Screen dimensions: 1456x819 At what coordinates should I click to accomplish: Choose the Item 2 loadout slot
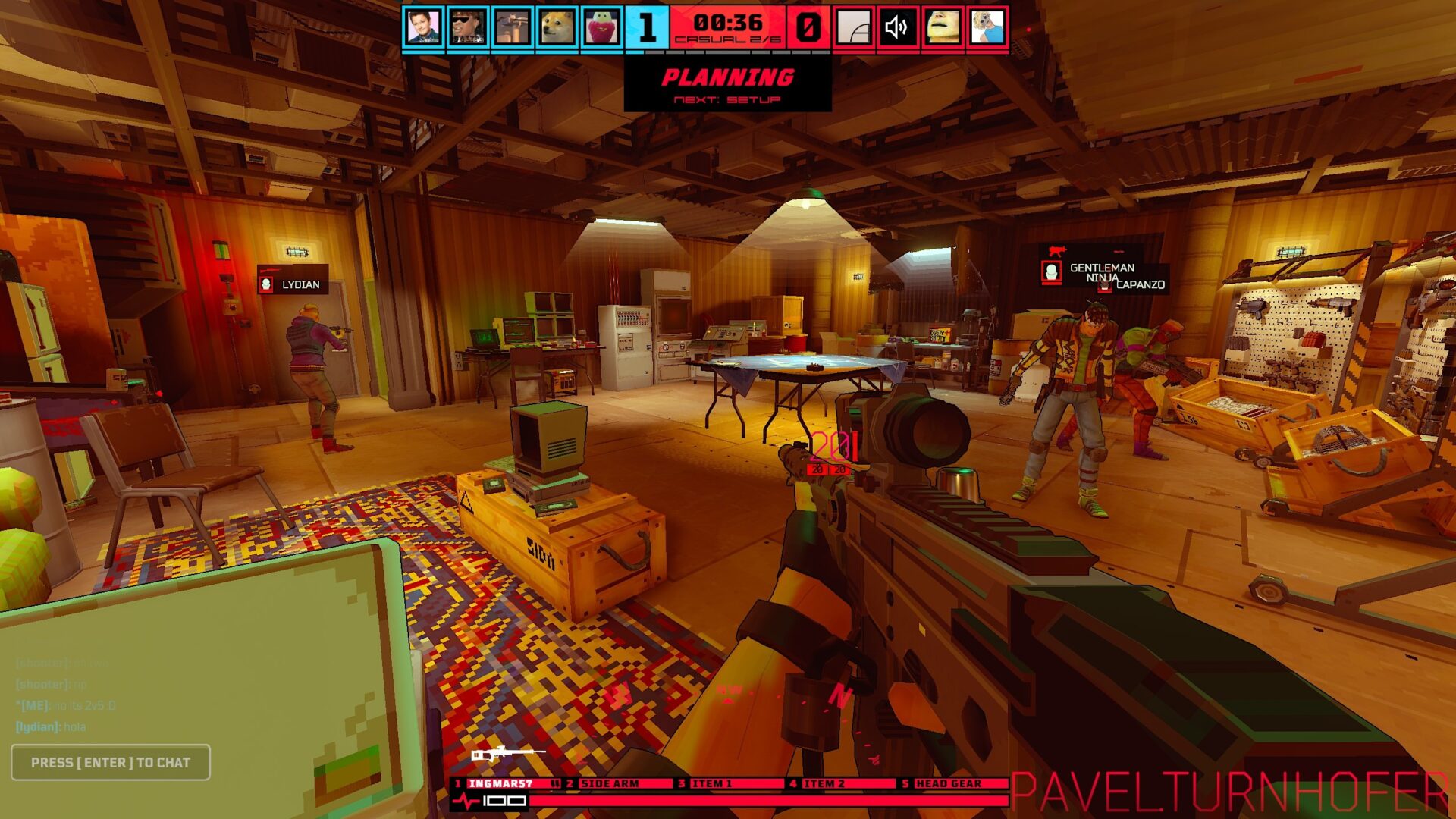pyautogui.click(x=842, y=783)
